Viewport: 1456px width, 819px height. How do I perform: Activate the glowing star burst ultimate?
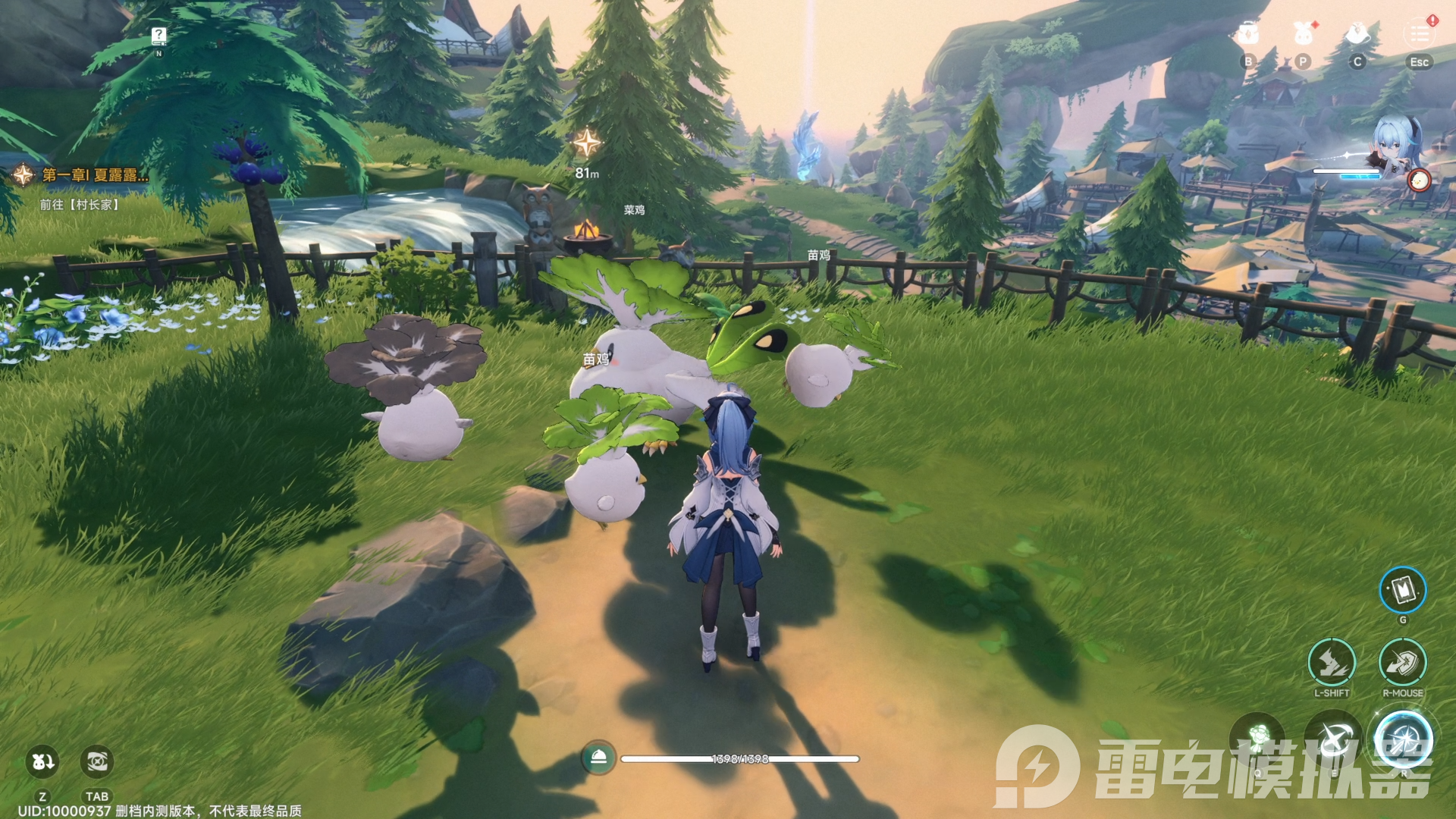coord(1403,739)
